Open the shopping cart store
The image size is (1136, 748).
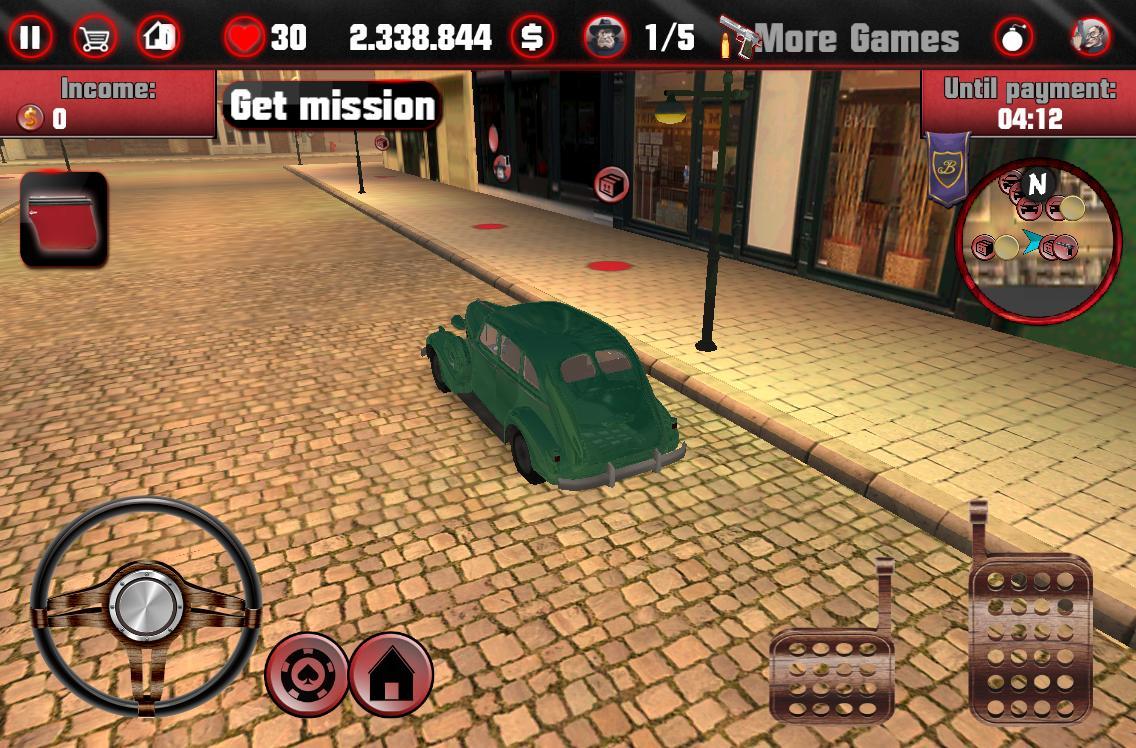point(95,38)
